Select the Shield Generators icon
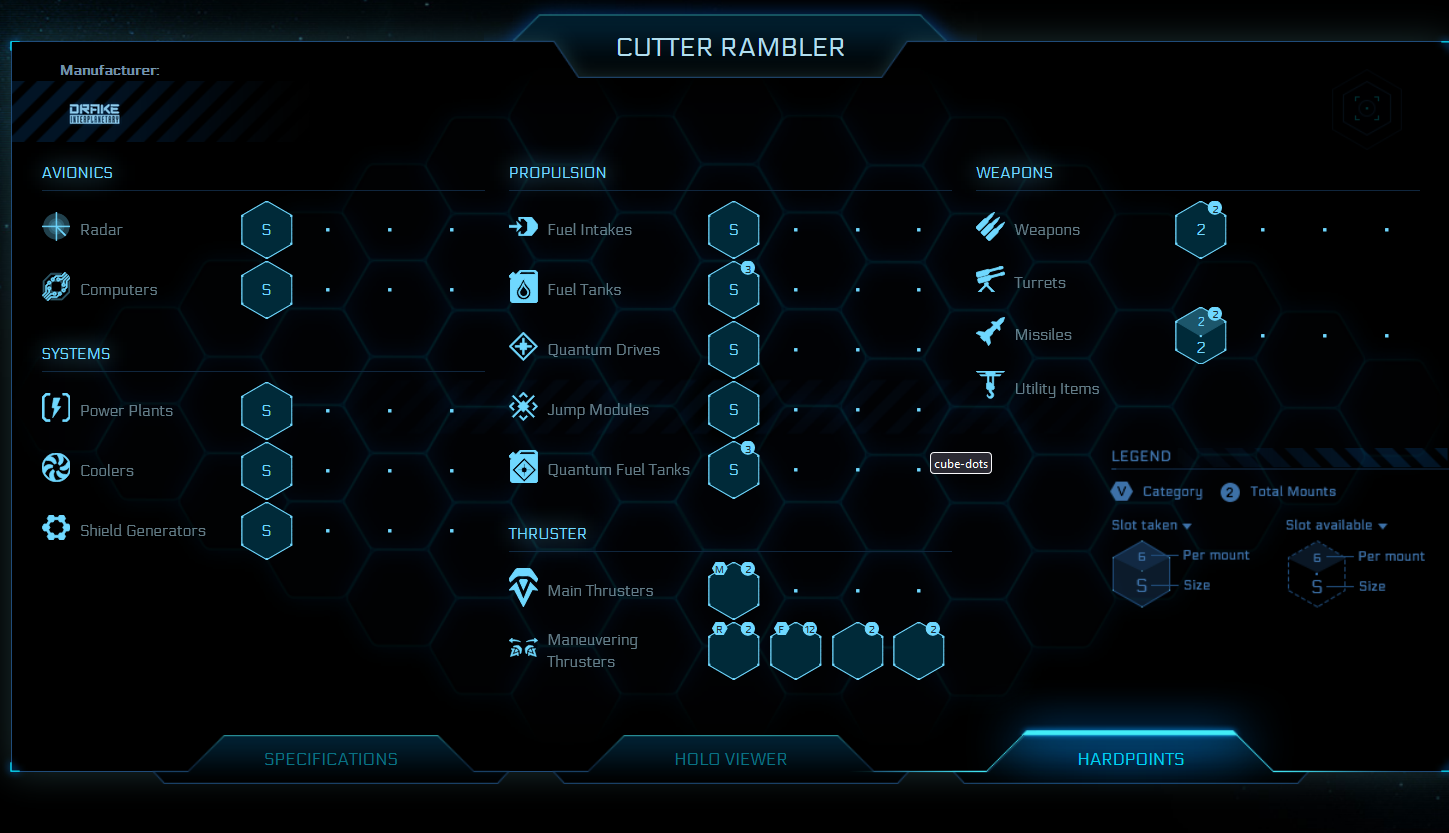The image size is (1449, 833). 55,529
